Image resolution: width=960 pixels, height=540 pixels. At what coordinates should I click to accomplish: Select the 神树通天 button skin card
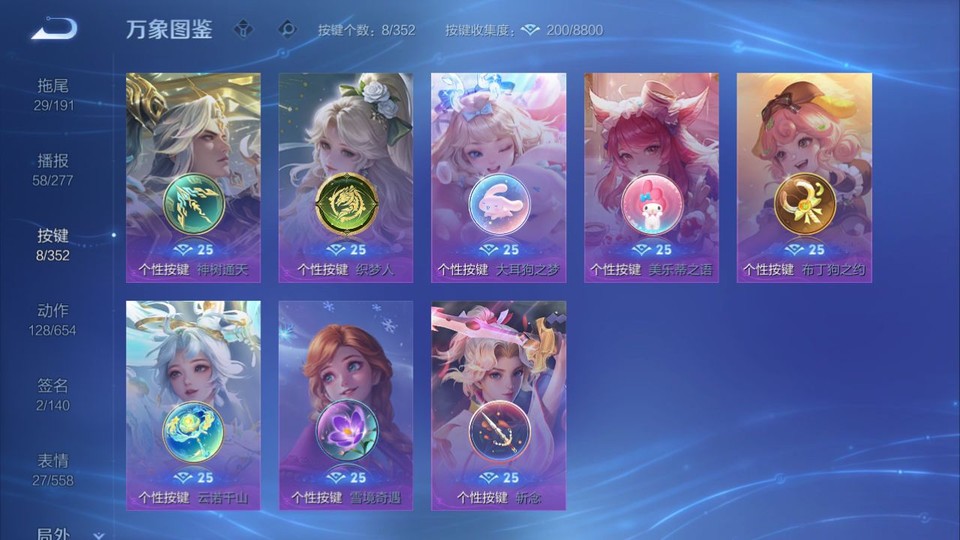(193, 177)
